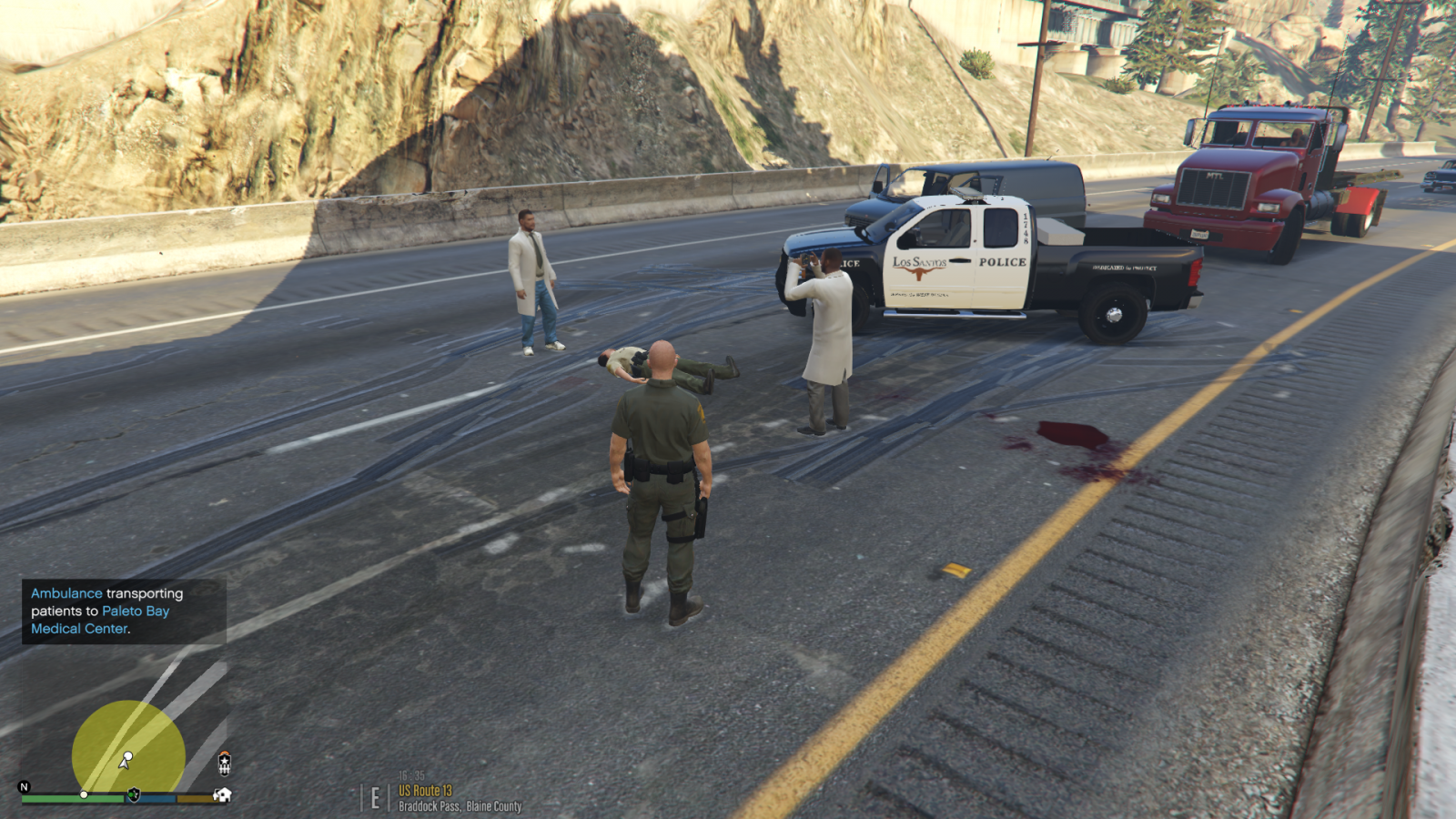The height and width of the screenshot is (819, 1456).
Task: Click the sheriff star badge blip above the minimap
Action: tap(225, 765)
